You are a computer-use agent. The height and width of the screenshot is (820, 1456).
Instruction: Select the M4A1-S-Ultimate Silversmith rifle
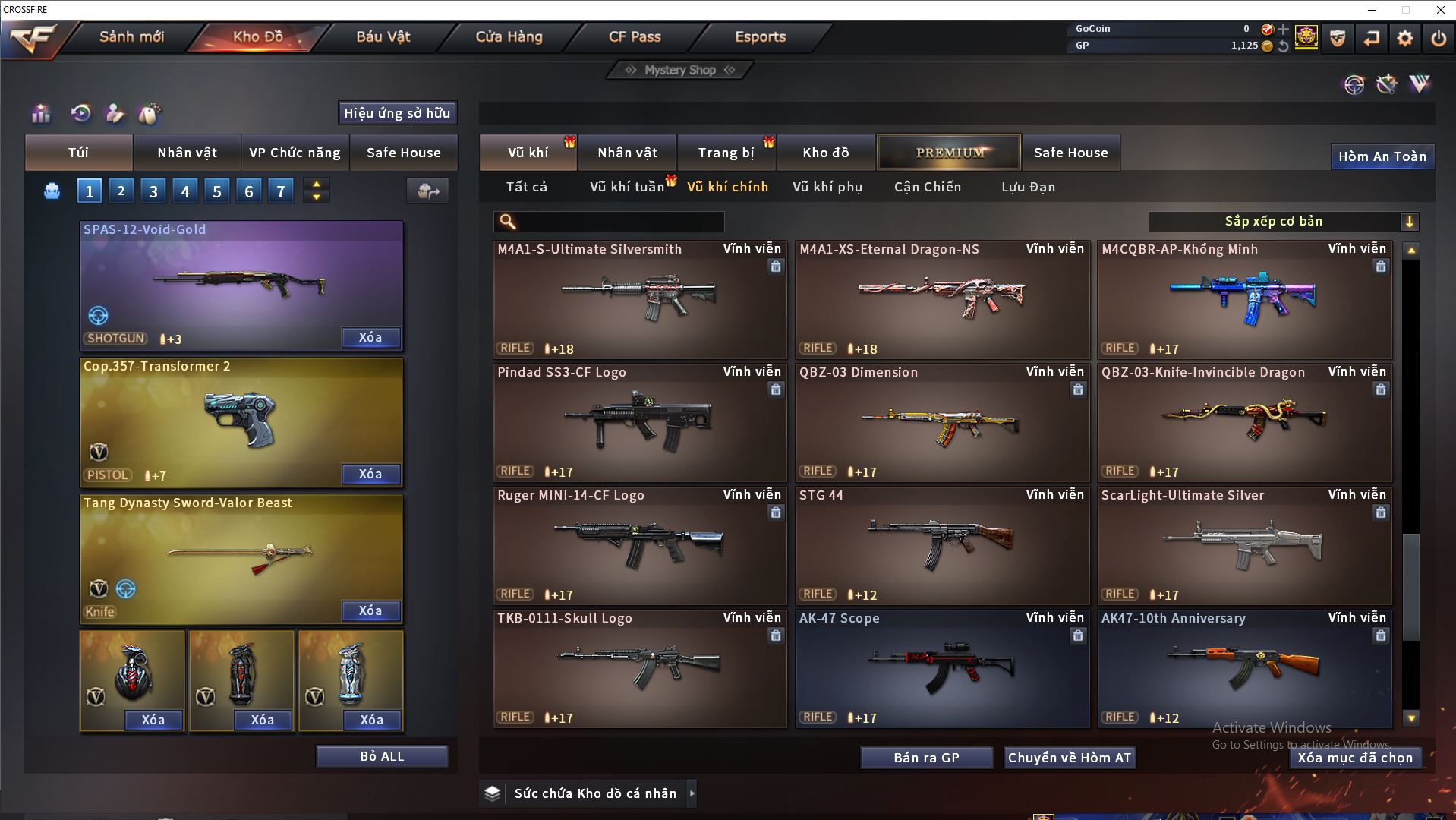click(x=639, y=300)
